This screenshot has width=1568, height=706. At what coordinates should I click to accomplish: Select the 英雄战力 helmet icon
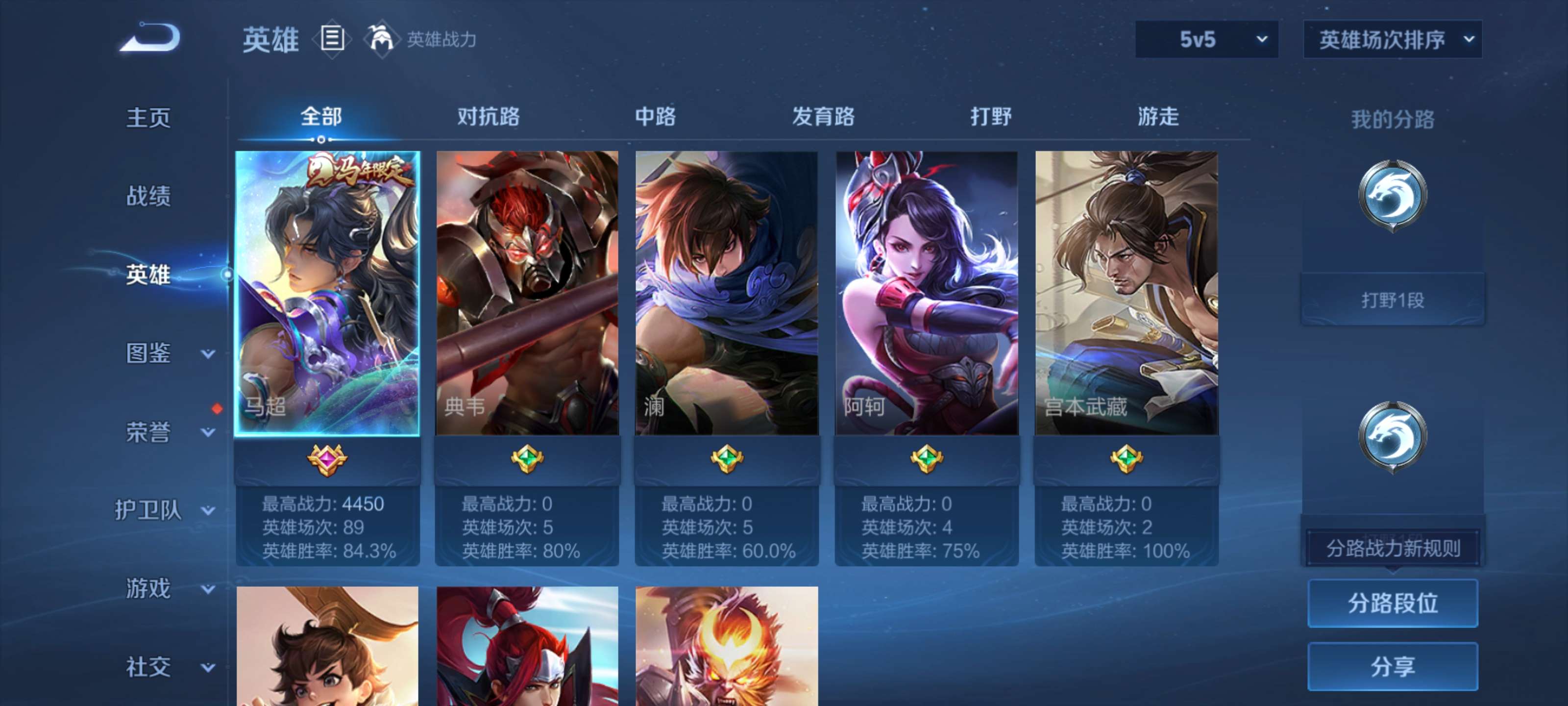[x=380, y=39]
